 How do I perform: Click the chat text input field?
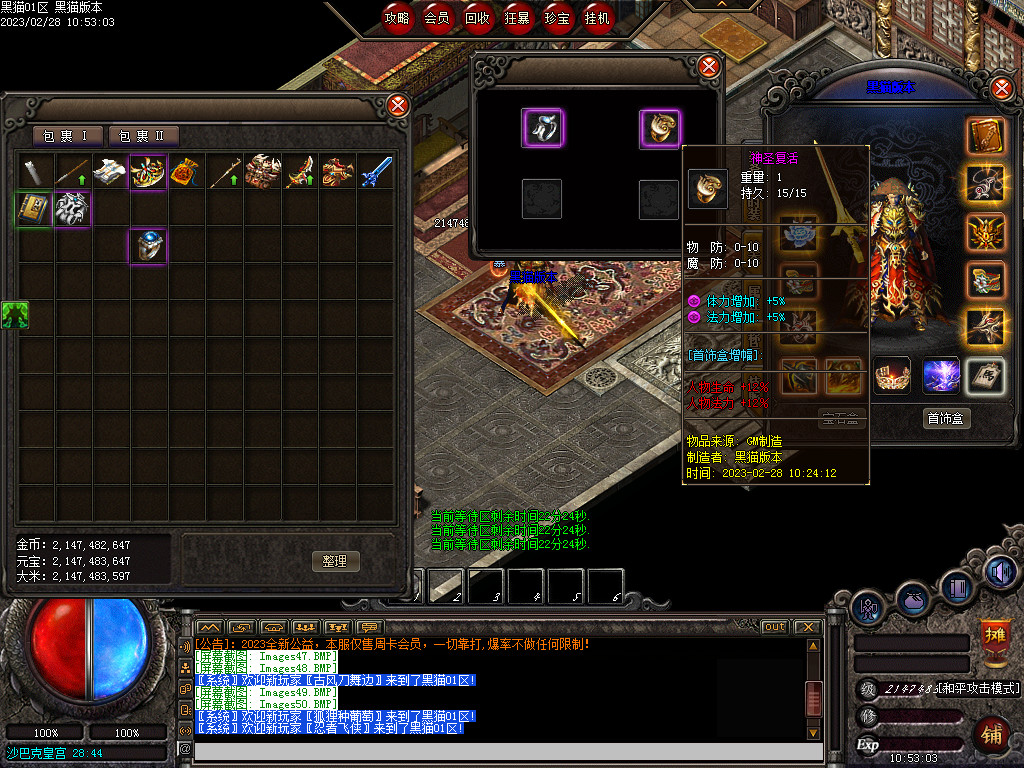[500, 750]
